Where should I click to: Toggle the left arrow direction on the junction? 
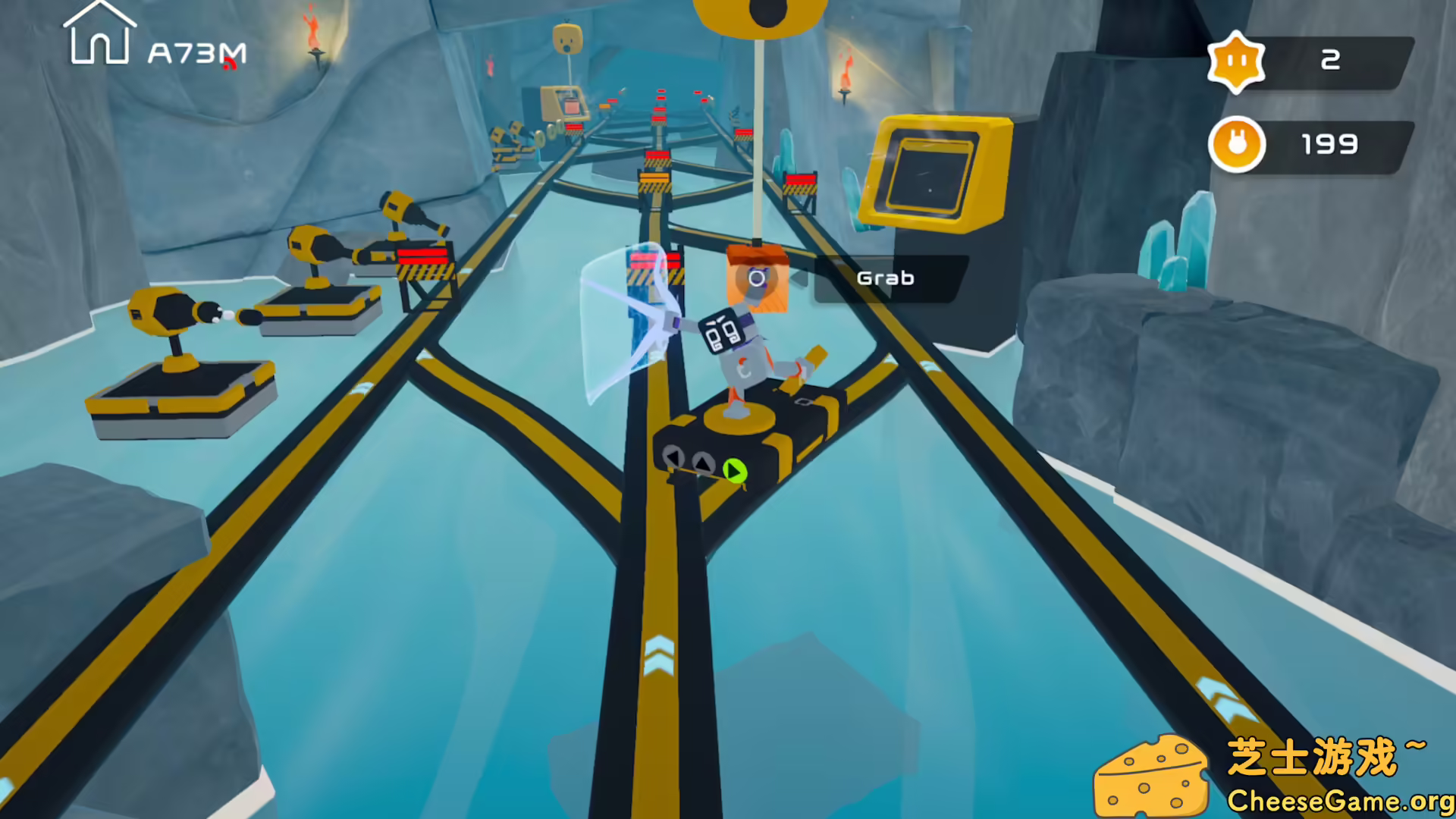673,457
